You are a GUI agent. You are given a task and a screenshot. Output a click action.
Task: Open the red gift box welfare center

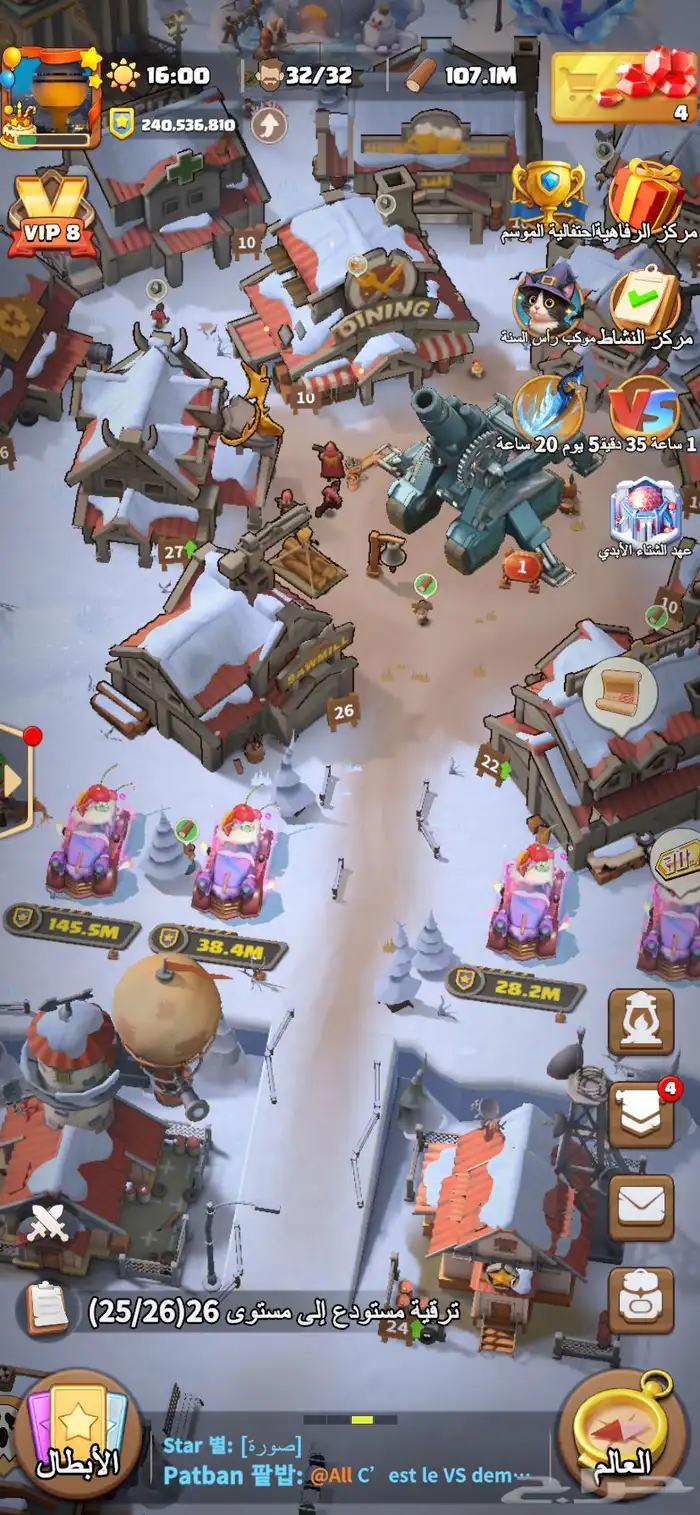click(646, 194)
